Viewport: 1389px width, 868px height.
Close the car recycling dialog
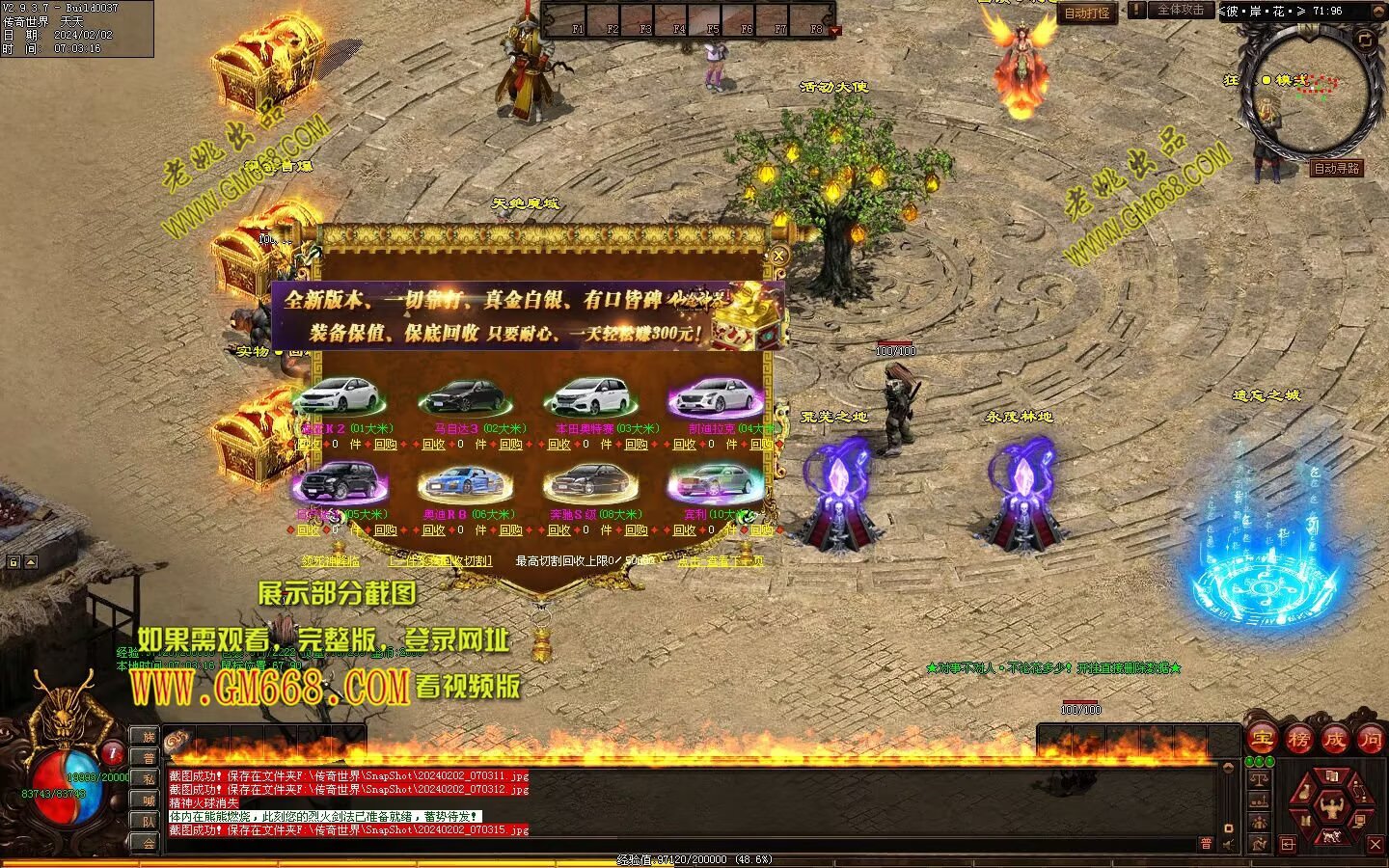coord(777,256)
